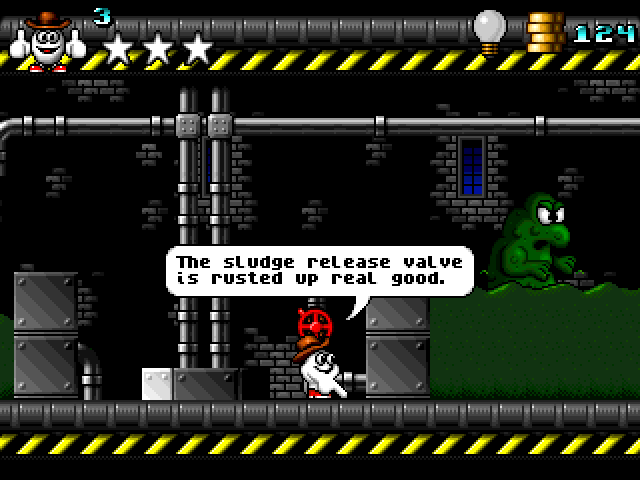Viewport: 640px width, 480px height.
Task: Click the Dizzy lives portrait icon
Action: tap(47, 40)
